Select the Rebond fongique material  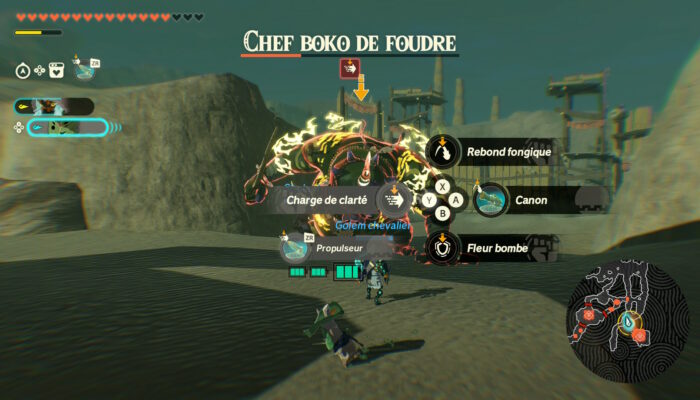pyautogui.click(x=443, y=153)
